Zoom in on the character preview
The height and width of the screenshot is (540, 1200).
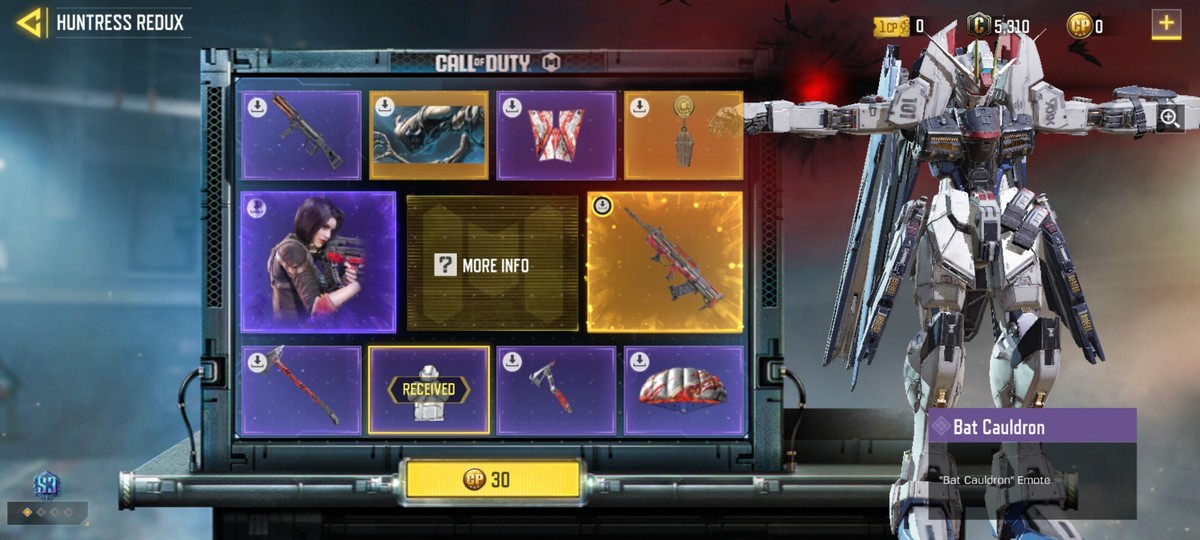1169,117
